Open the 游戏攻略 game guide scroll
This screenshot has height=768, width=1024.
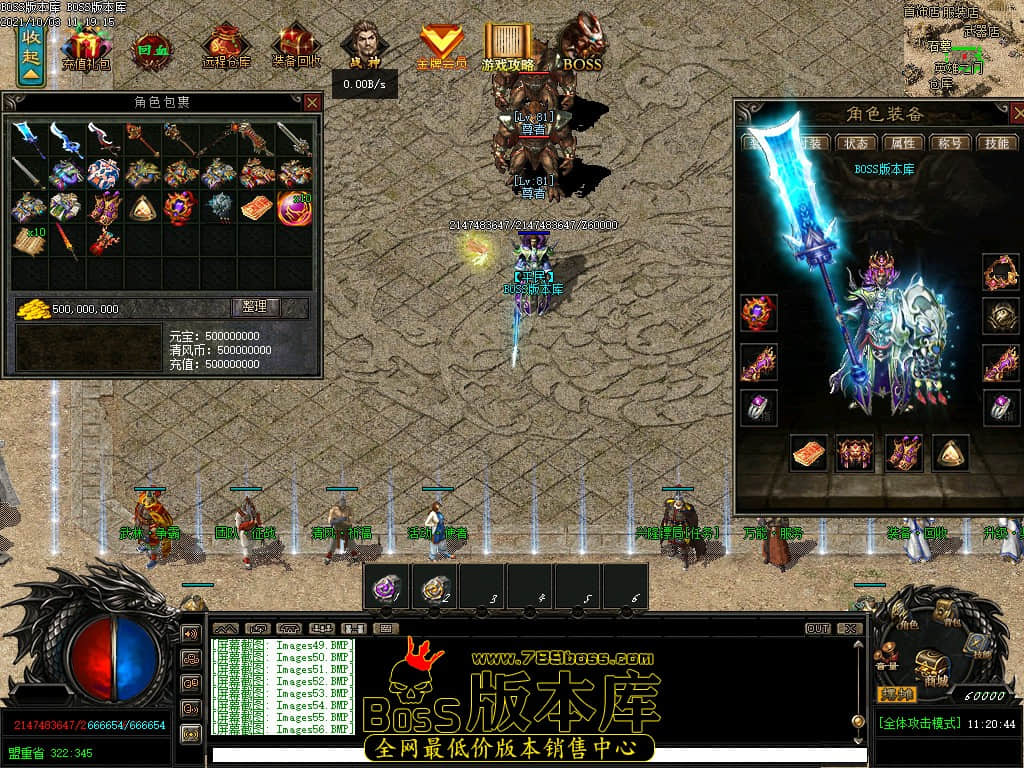pyautogui.click(x=509, y=46)
